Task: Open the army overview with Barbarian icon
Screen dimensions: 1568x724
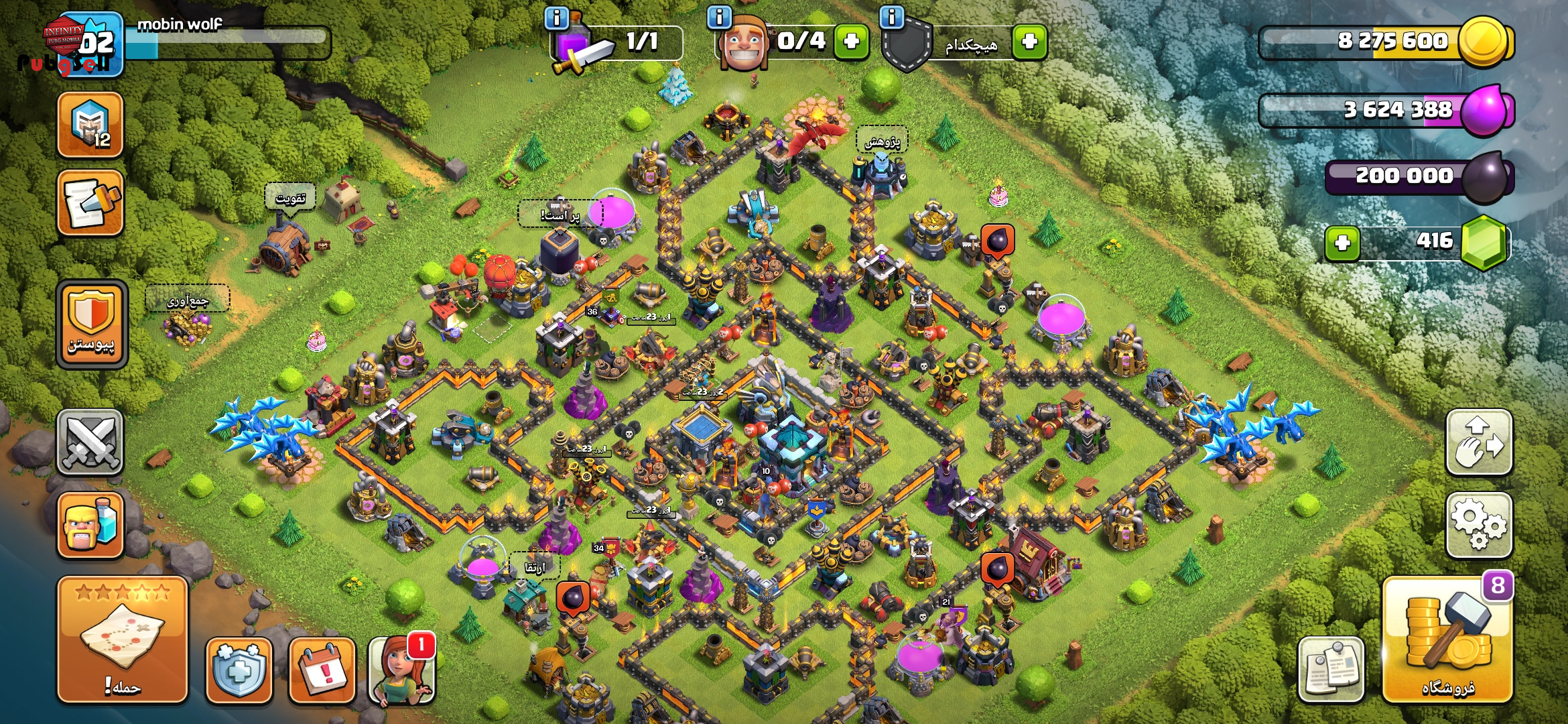Action: [x=90, y=526]
